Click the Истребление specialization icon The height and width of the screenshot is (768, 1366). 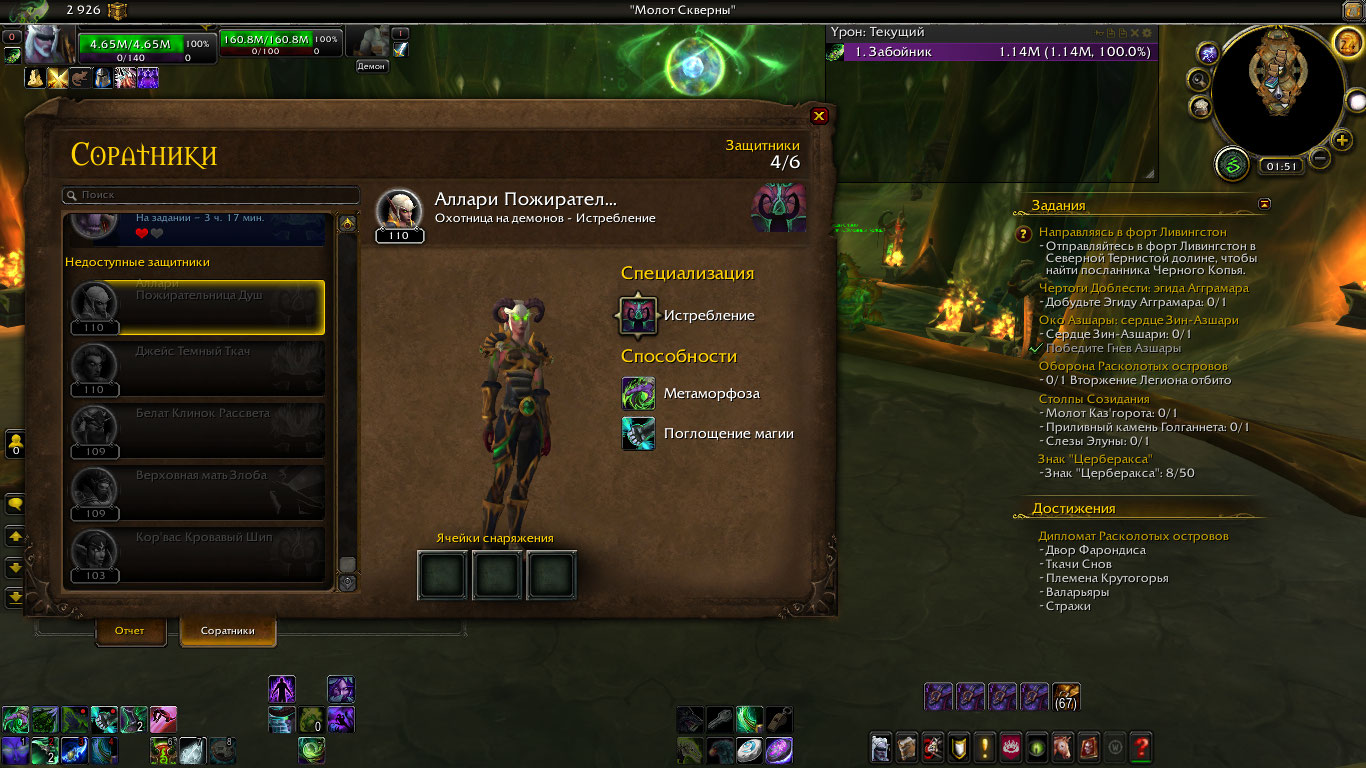pyautogui.click(x=638, y=316)
